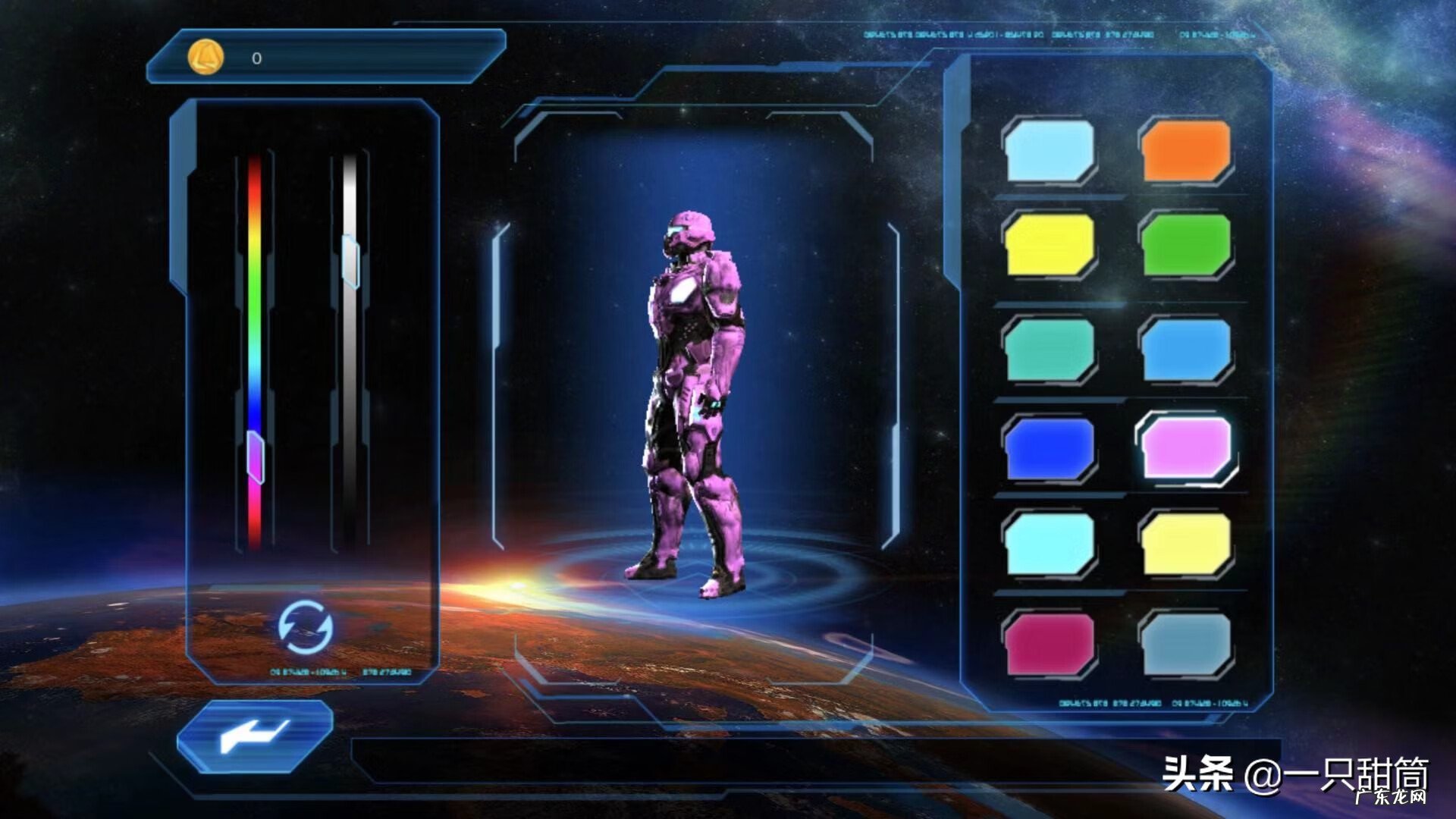Pick the crimson magenta color swatch
This screenshot has height=819, width=1456.
tap(1050, 643)
